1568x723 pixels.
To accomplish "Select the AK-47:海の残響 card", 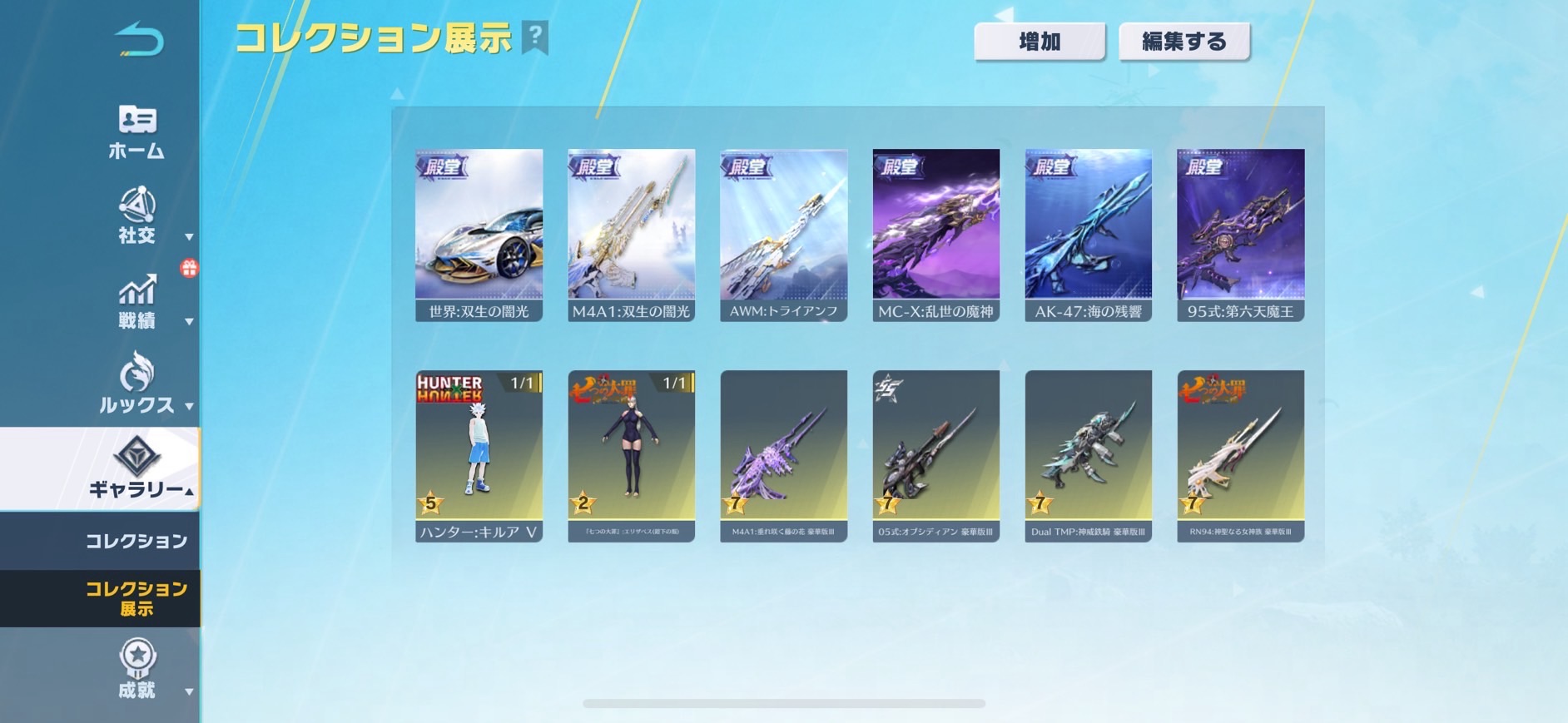I will [x=1088, y=235].
